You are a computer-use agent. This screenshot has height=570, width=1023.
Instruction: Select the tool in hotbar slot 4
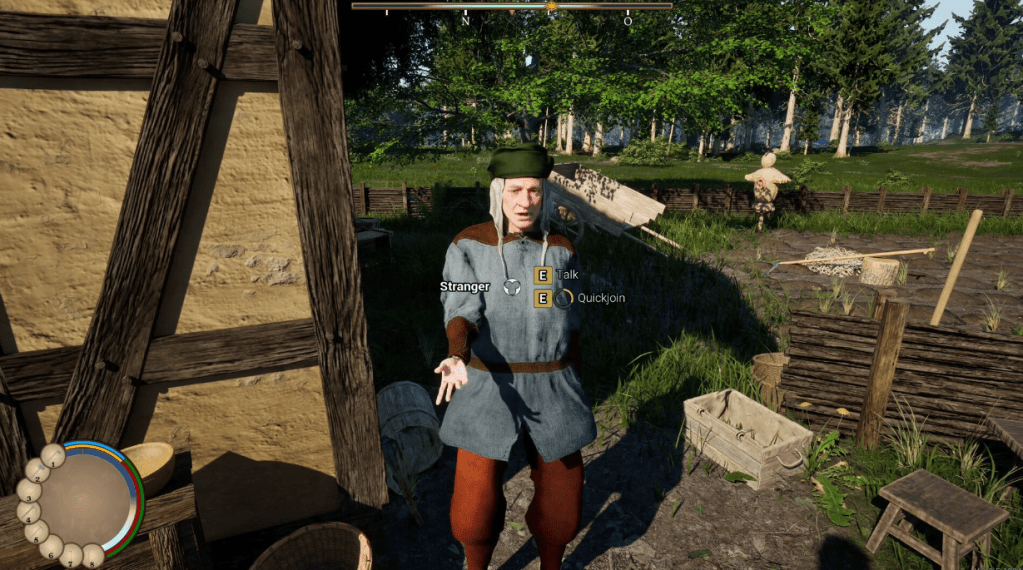point(29,512)
